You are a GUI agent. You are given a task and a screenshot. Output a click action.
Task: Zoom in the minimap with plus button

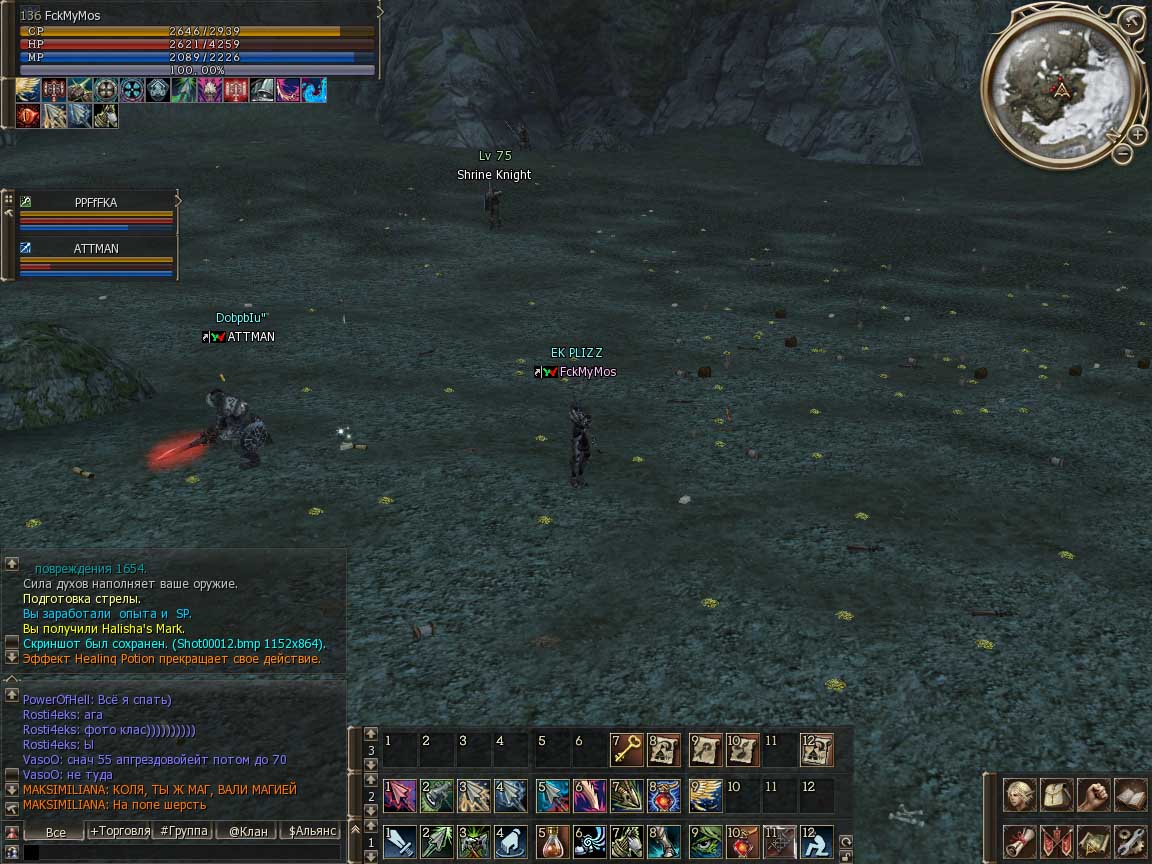(x=1138, y=134)
